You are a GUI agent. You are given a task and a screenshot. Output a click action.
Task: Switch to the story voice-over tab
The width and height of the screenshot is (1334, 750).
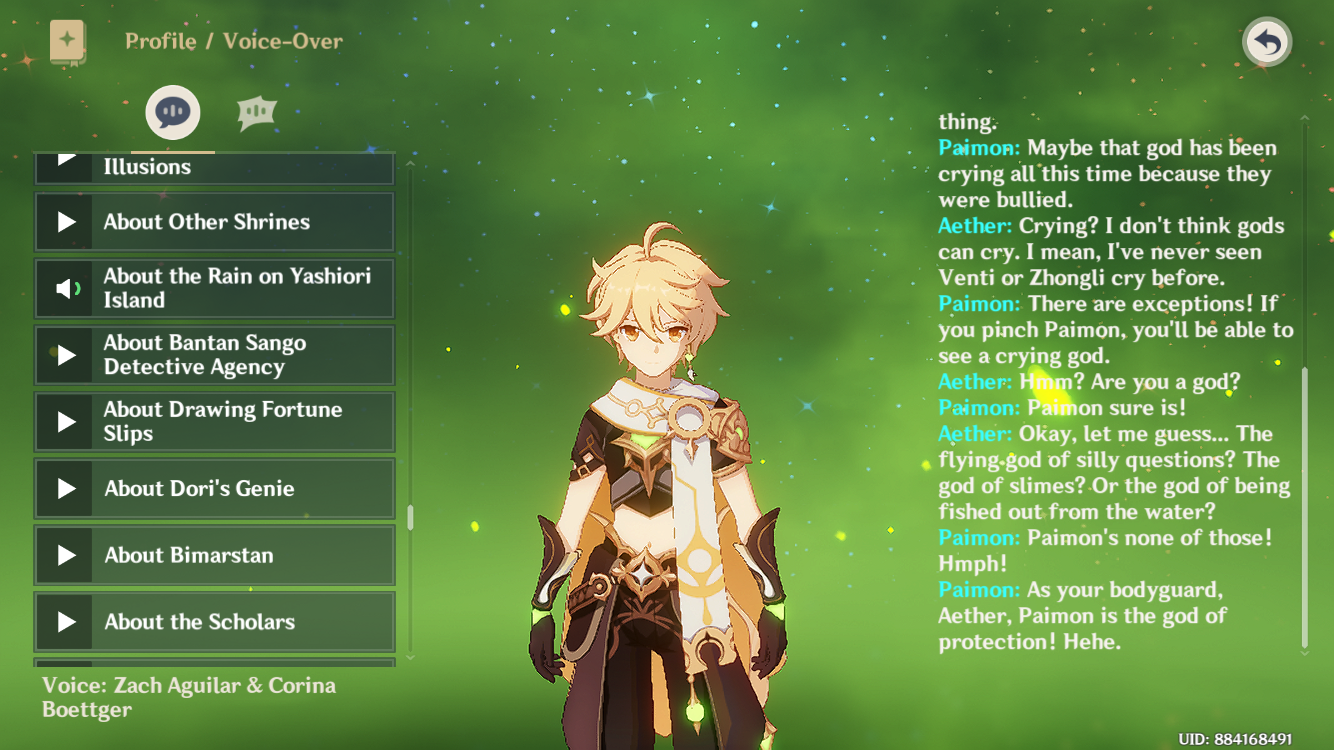173,112
